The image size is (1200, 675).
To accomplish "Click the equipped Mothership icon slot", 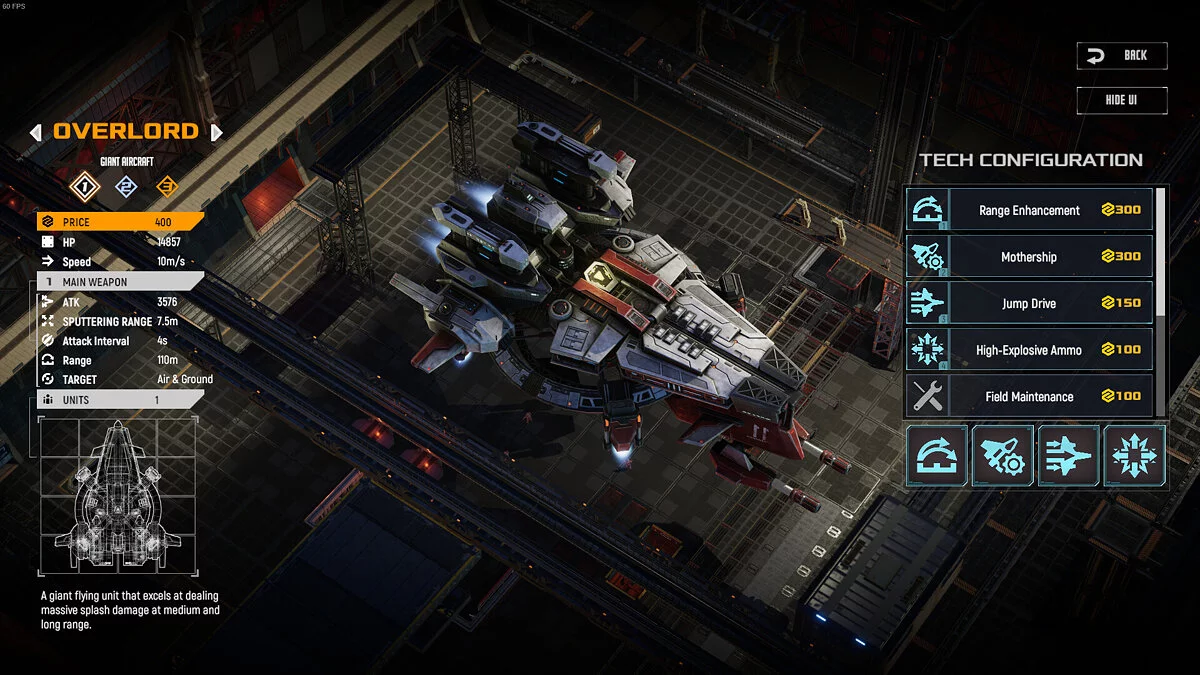I will click(x=1003, y=456).
